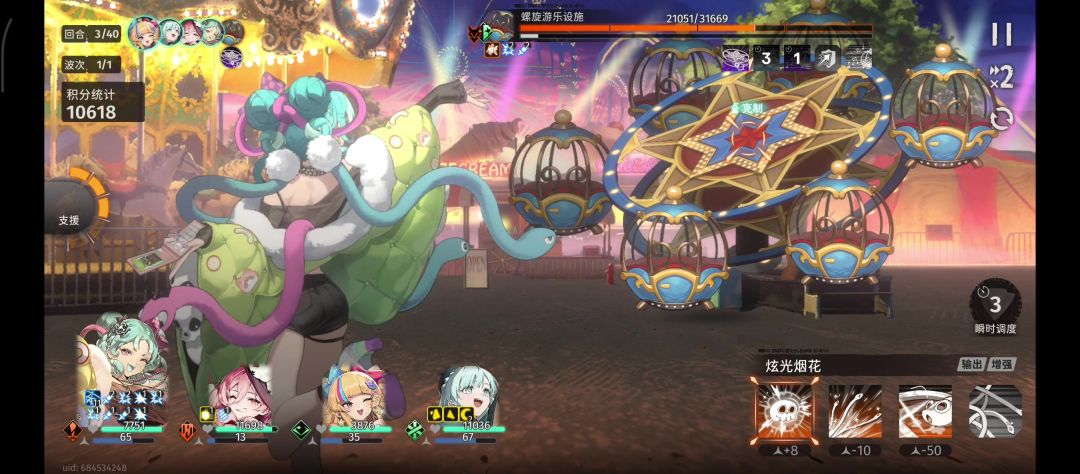Screen dimensions: 1080x474
Task: Click the 输出 skill tag
Action: (971, 365)
